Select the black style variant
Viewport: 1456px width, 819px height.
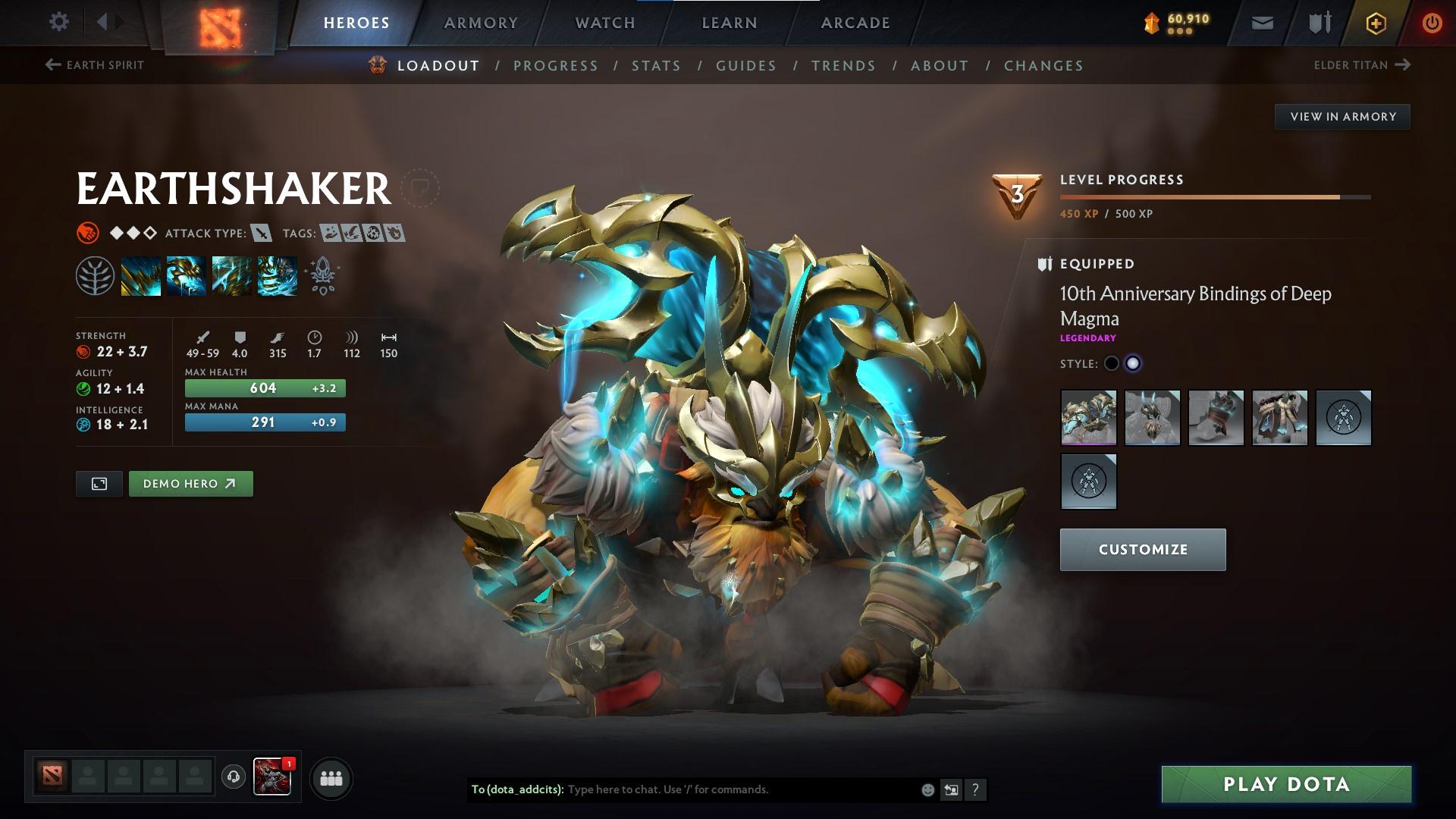[1112, 363]
